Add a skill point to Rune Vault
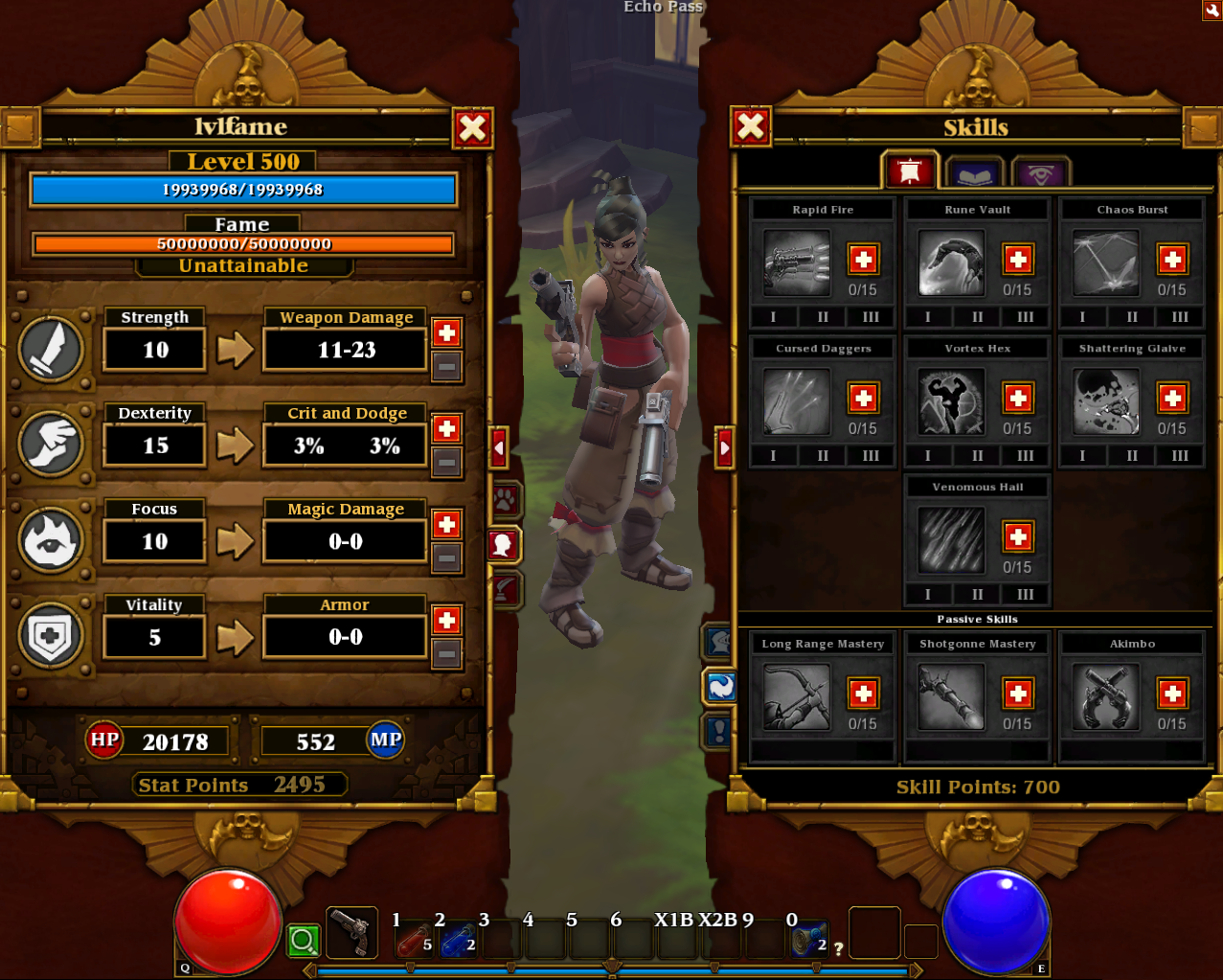 [x=1017, y=259]
